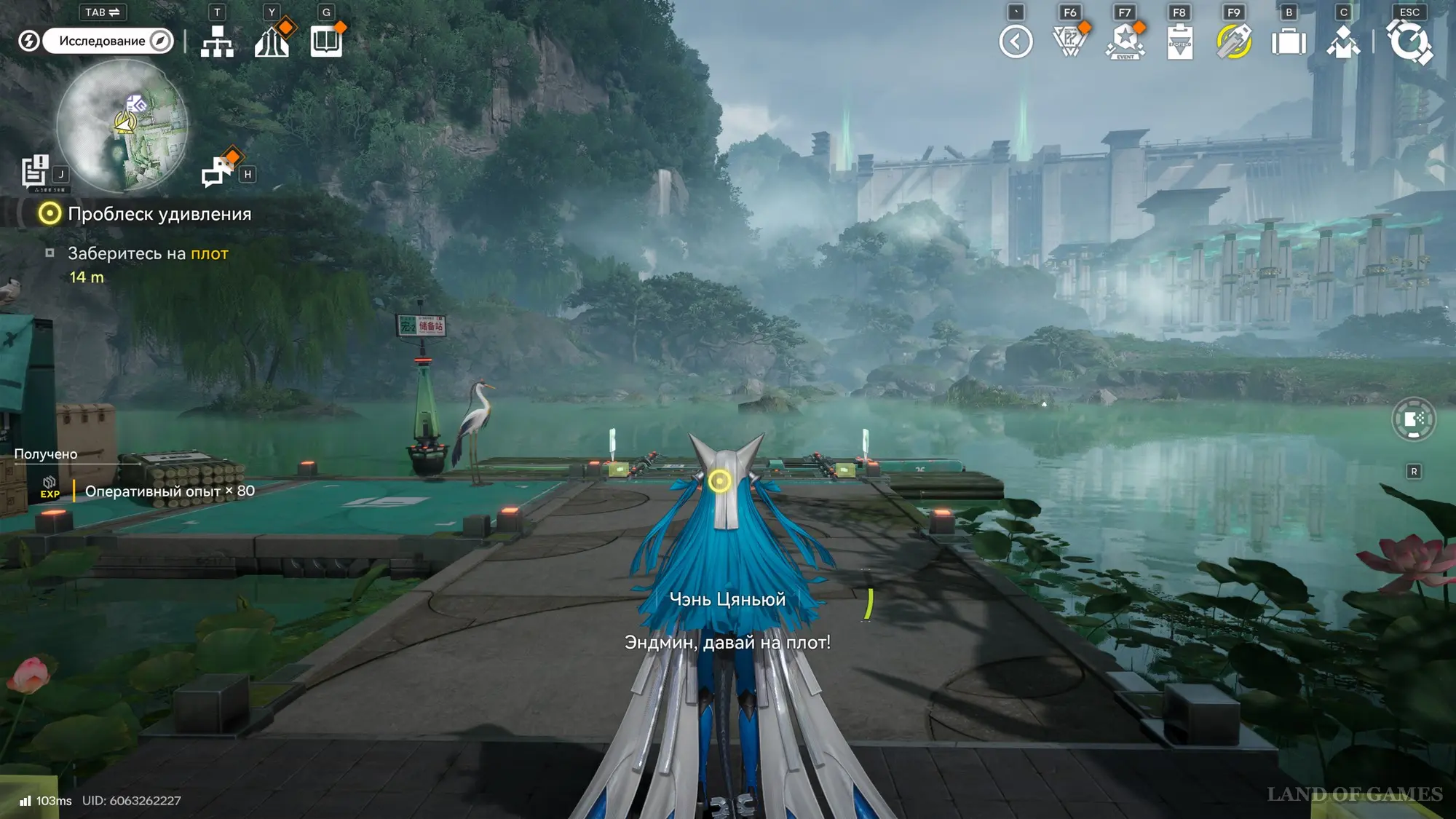Screen dimensions: 1456x819
Task: Select the Проблеск удивления quest tracker
Action: (x=159, y=214)
